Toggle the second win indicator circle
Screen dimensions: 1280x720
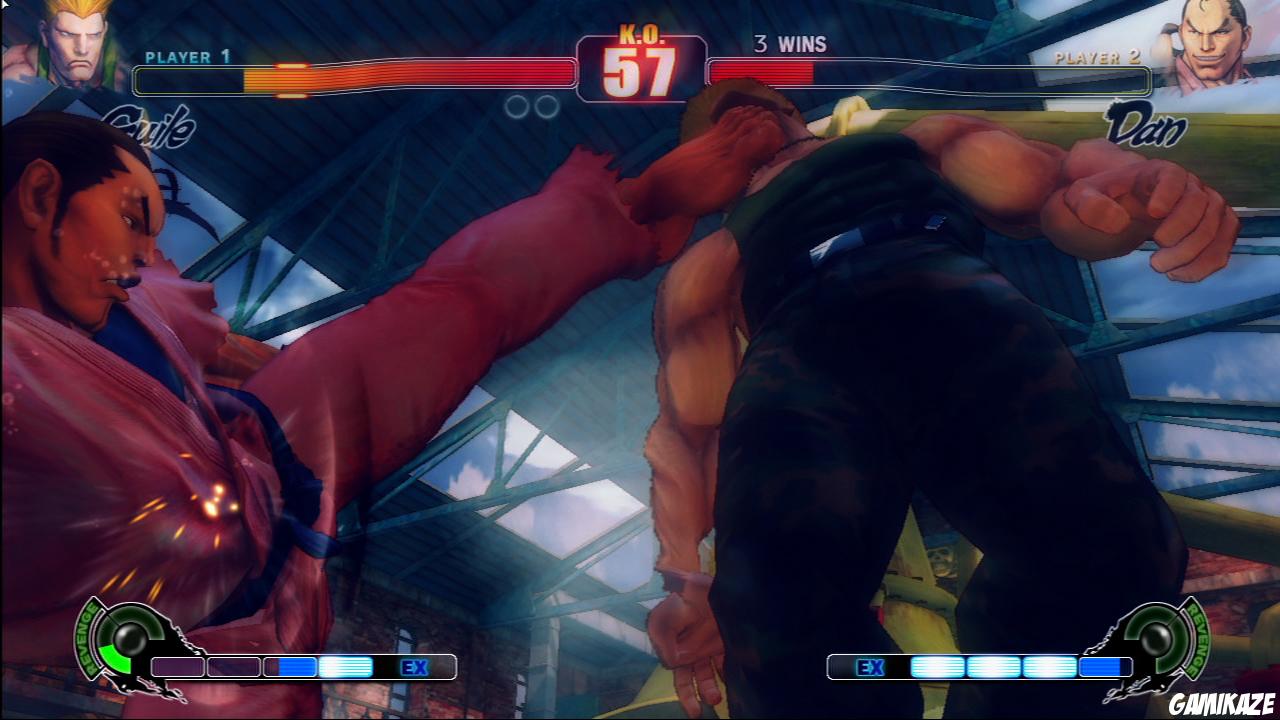[545, 104]
